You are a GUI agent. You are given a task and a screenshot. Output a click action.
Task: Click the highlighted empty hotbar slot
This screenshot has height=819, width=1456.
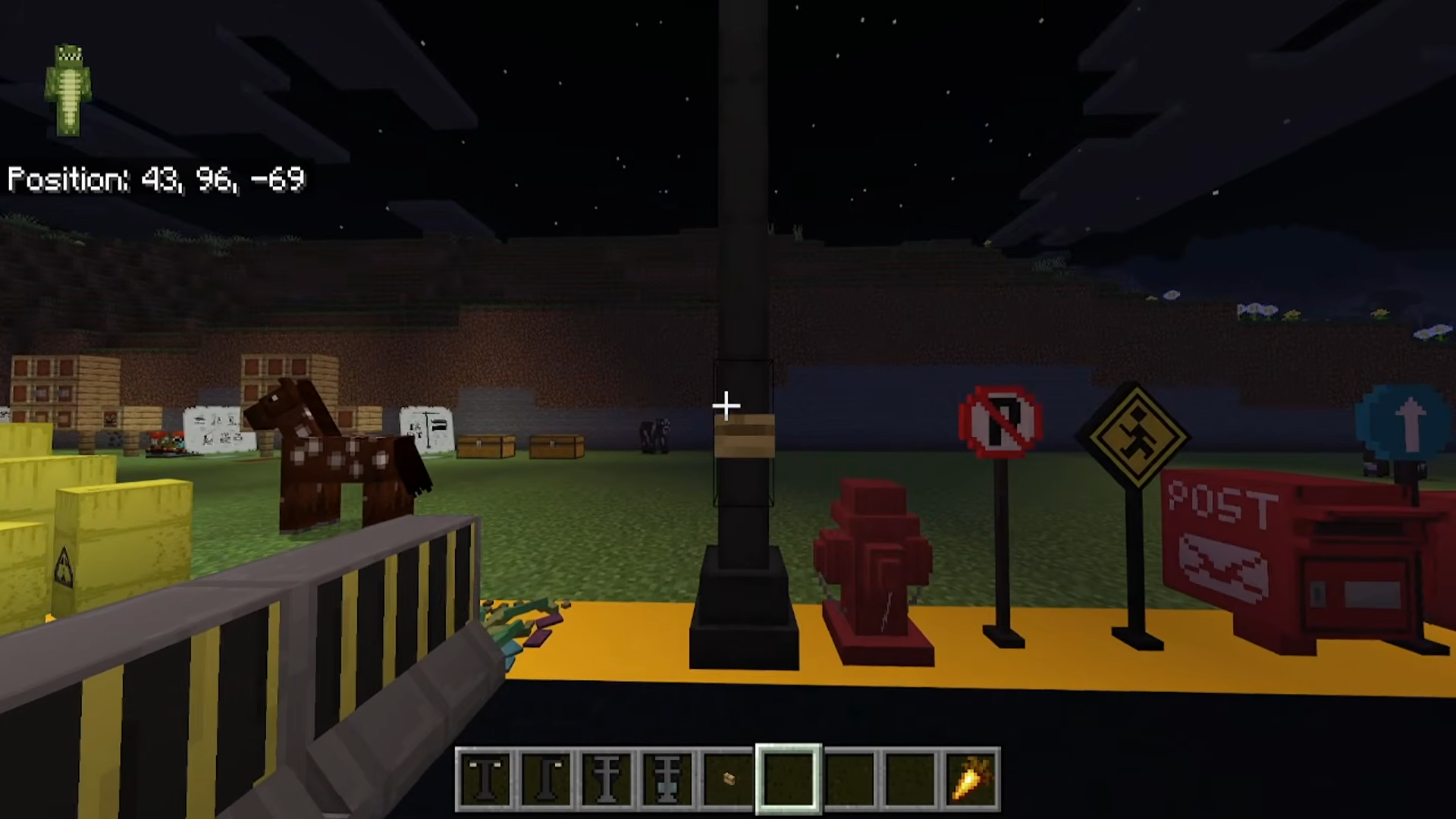click(x=789, y=779)
